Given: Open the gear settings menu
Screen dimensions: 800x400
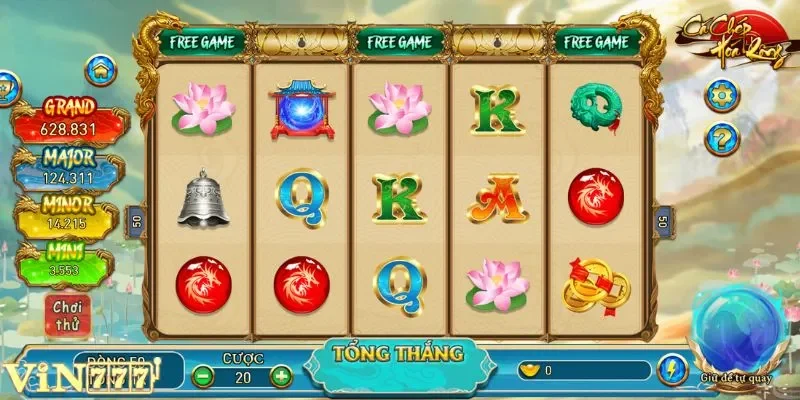Looking at the screenshot, I should pyautogui.click(x=721, y=96).
